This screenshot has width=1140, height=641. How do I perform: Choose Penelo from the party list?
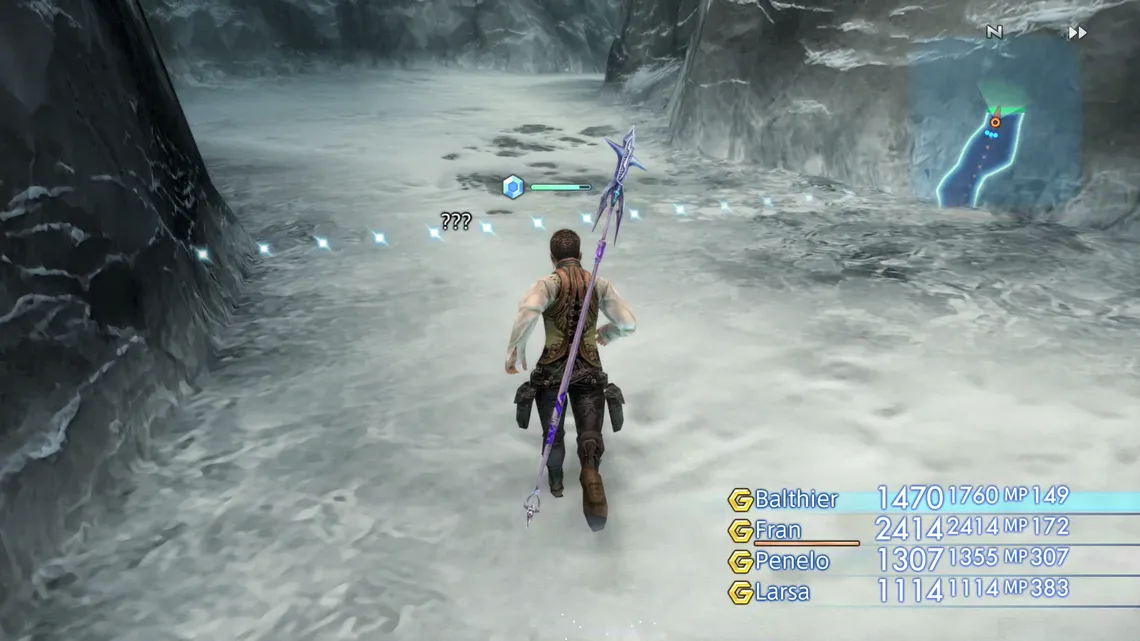point(792,561)
